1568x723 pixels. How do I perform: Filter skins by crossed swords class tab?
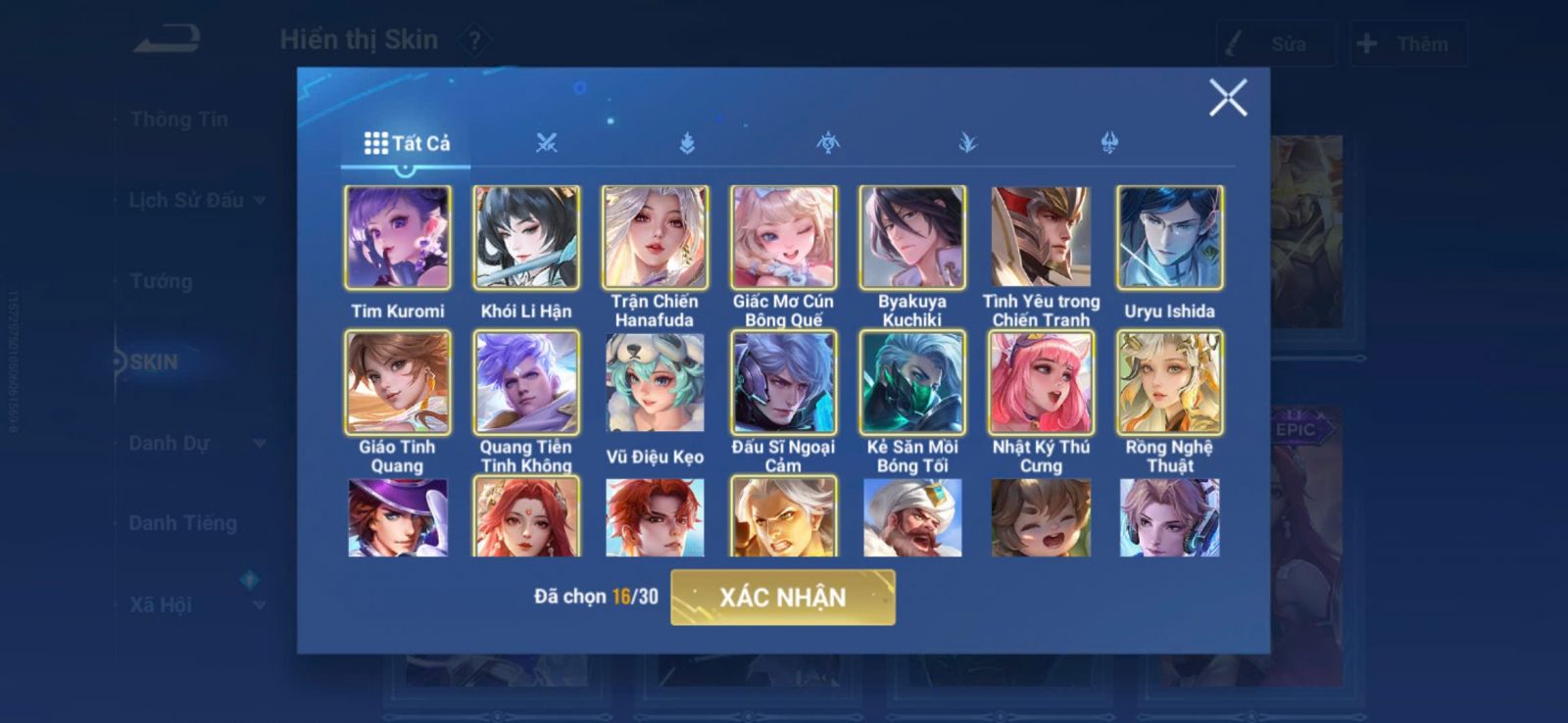point(546,143)
